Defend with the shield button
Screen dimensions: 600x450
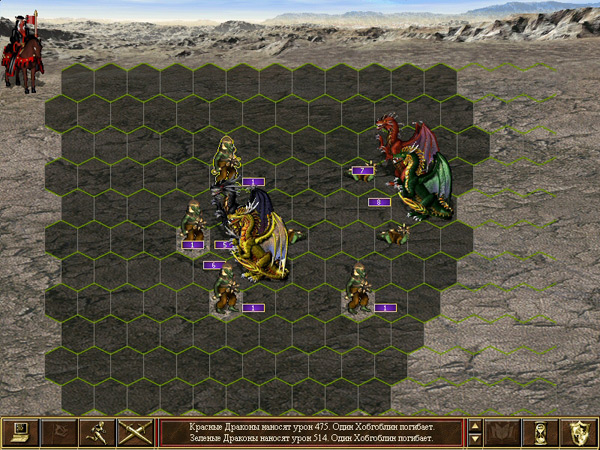tap(579, 432)
